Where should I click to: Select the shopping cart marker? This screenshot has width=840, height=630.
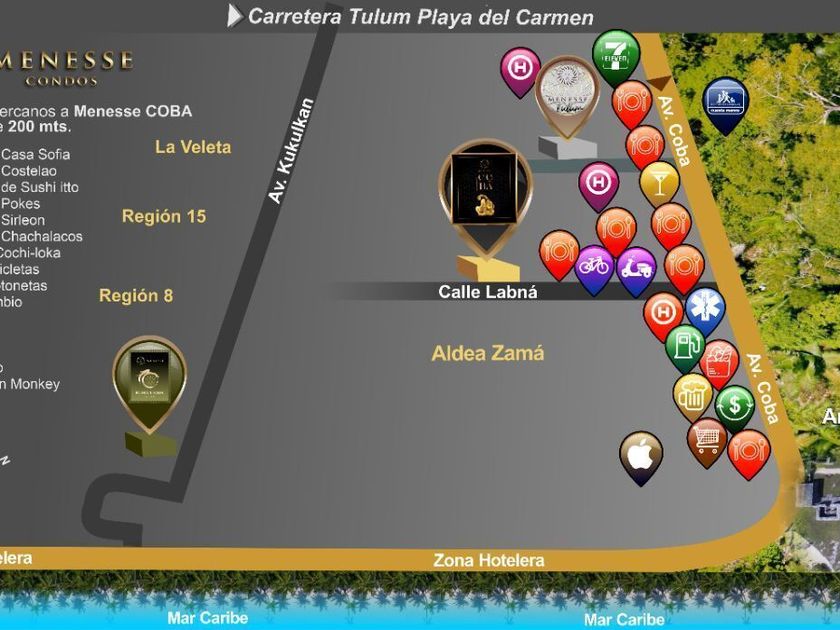707,438
